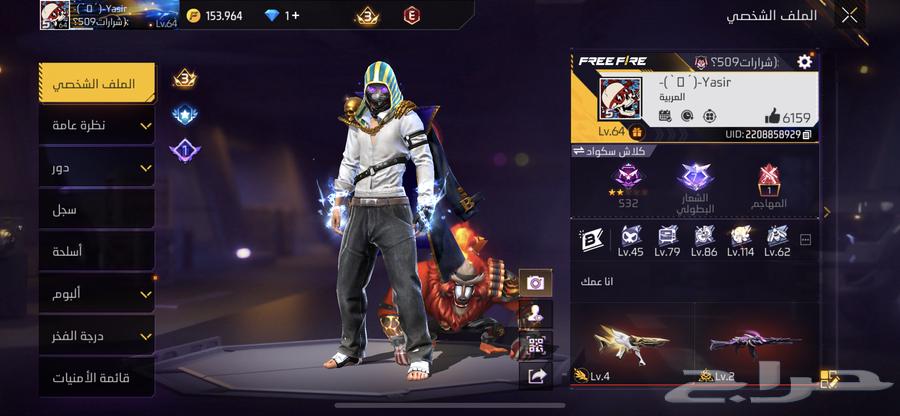Image resolution: width=900 pixels, height=416 pixels.
Task: Show the profile QR code
Action: coord(535,345)
